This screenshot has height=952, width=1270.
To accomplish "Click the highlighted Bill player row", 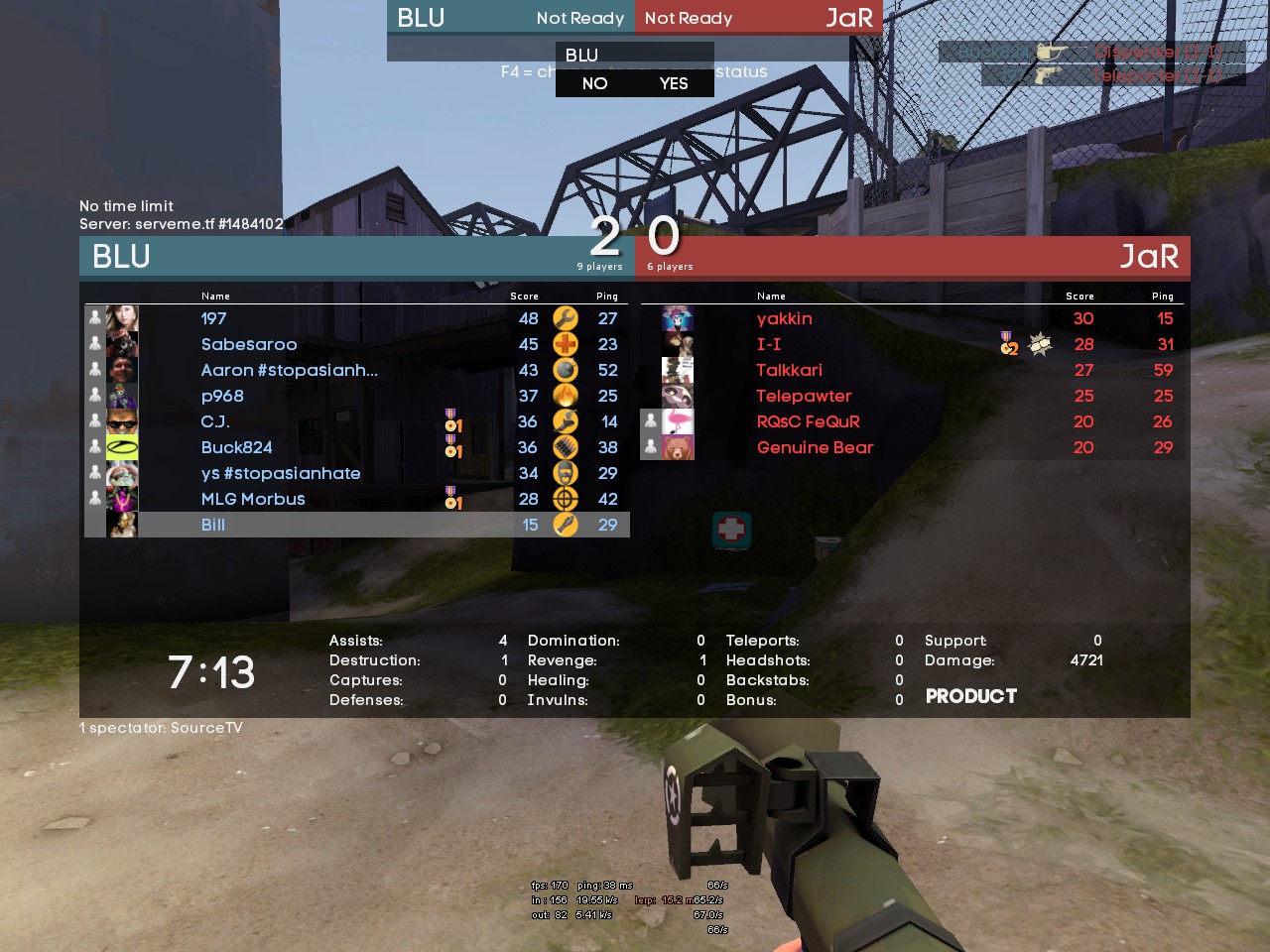I will pyautogui.click(x=213, y=525).
